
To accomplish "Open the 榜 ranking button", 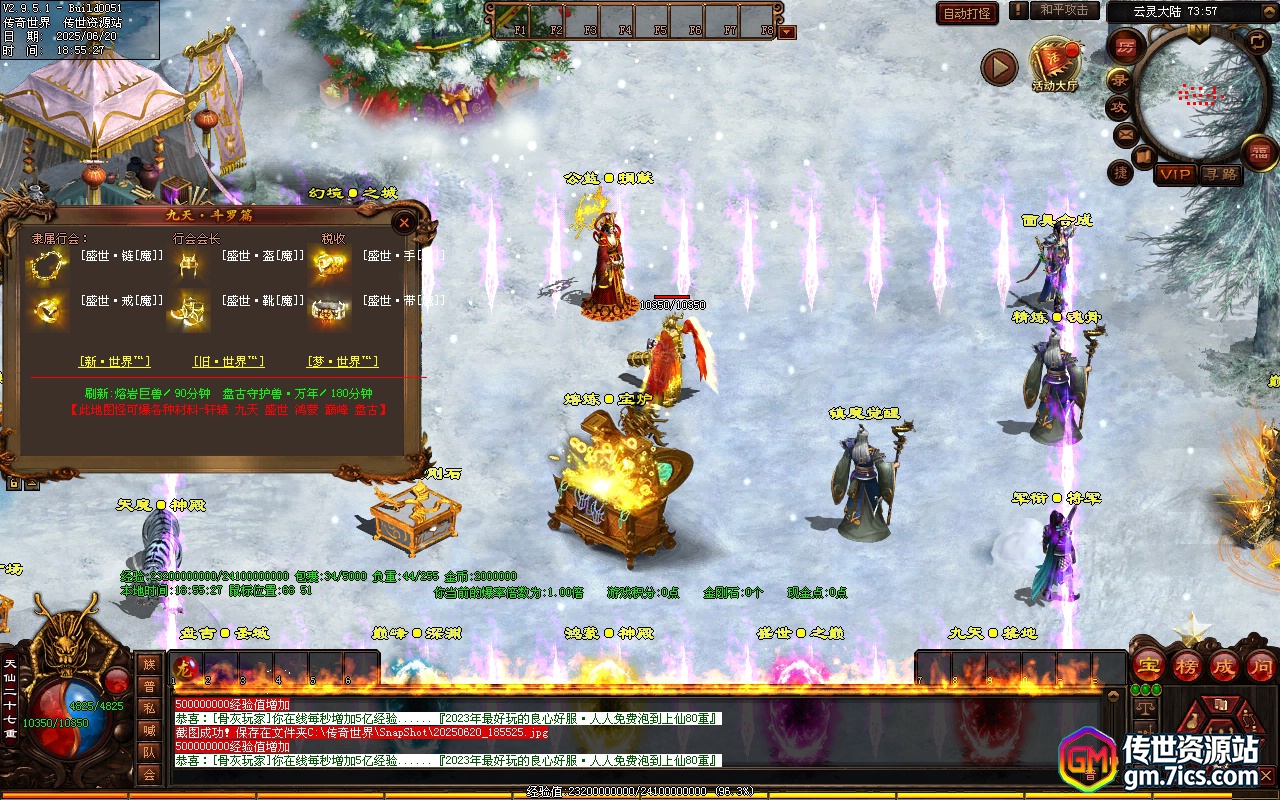I will 1186,666.
